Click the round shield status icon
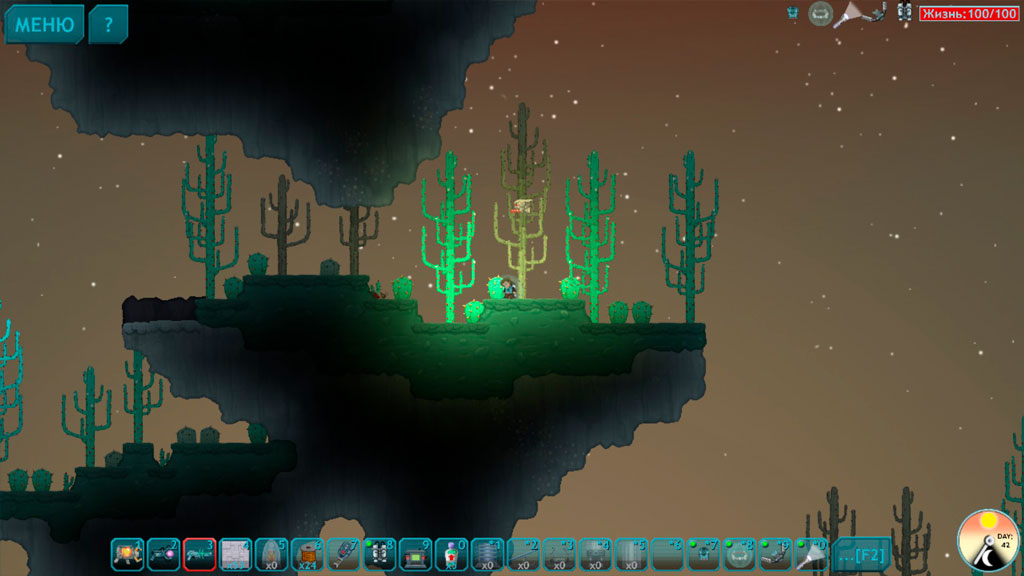Screen dimensions: 1024x576 tap(820, 13)
